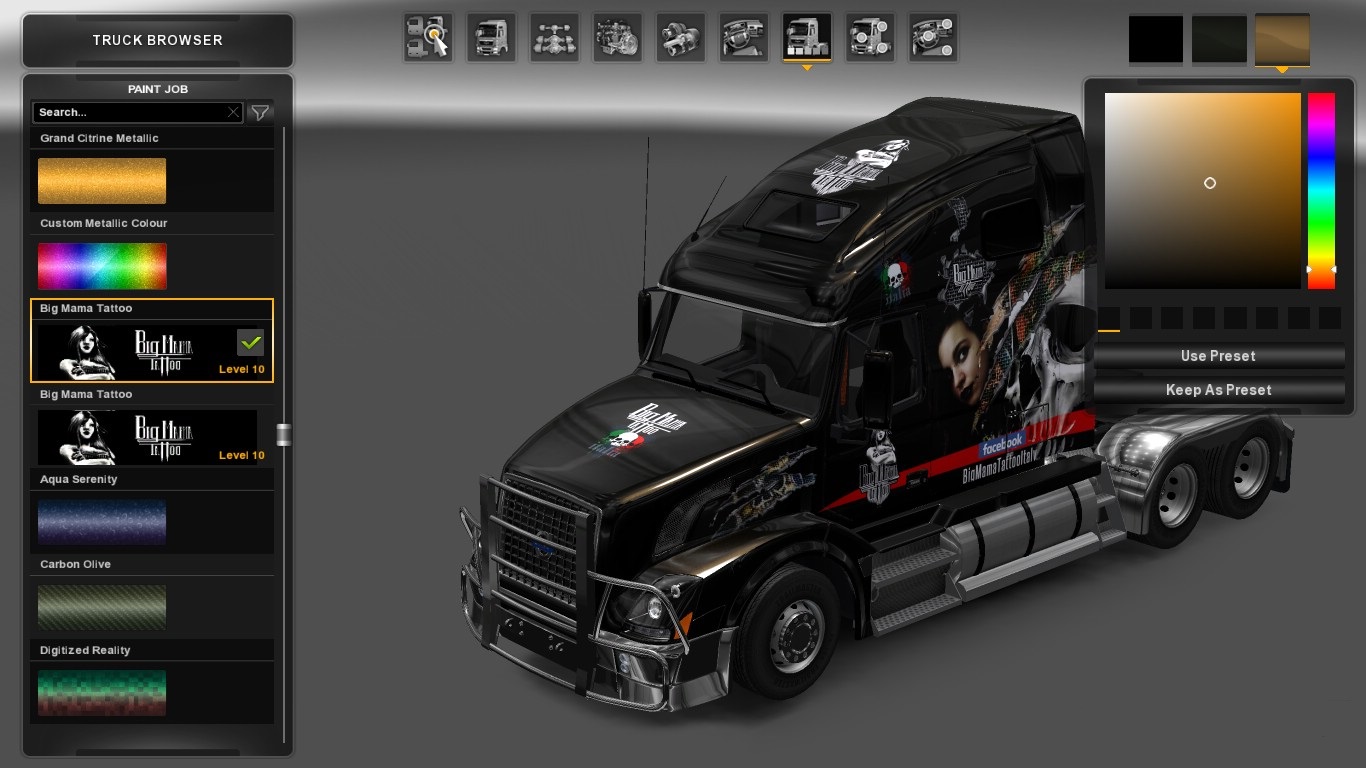Apply the Use Preset button

tap(1218, 356)
